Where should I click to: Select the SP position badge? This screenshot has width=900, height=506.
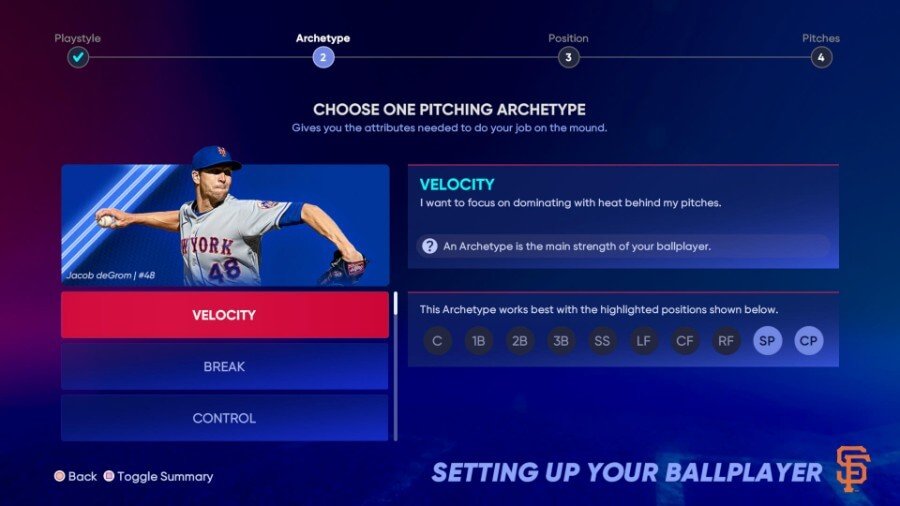click(768, 341)
